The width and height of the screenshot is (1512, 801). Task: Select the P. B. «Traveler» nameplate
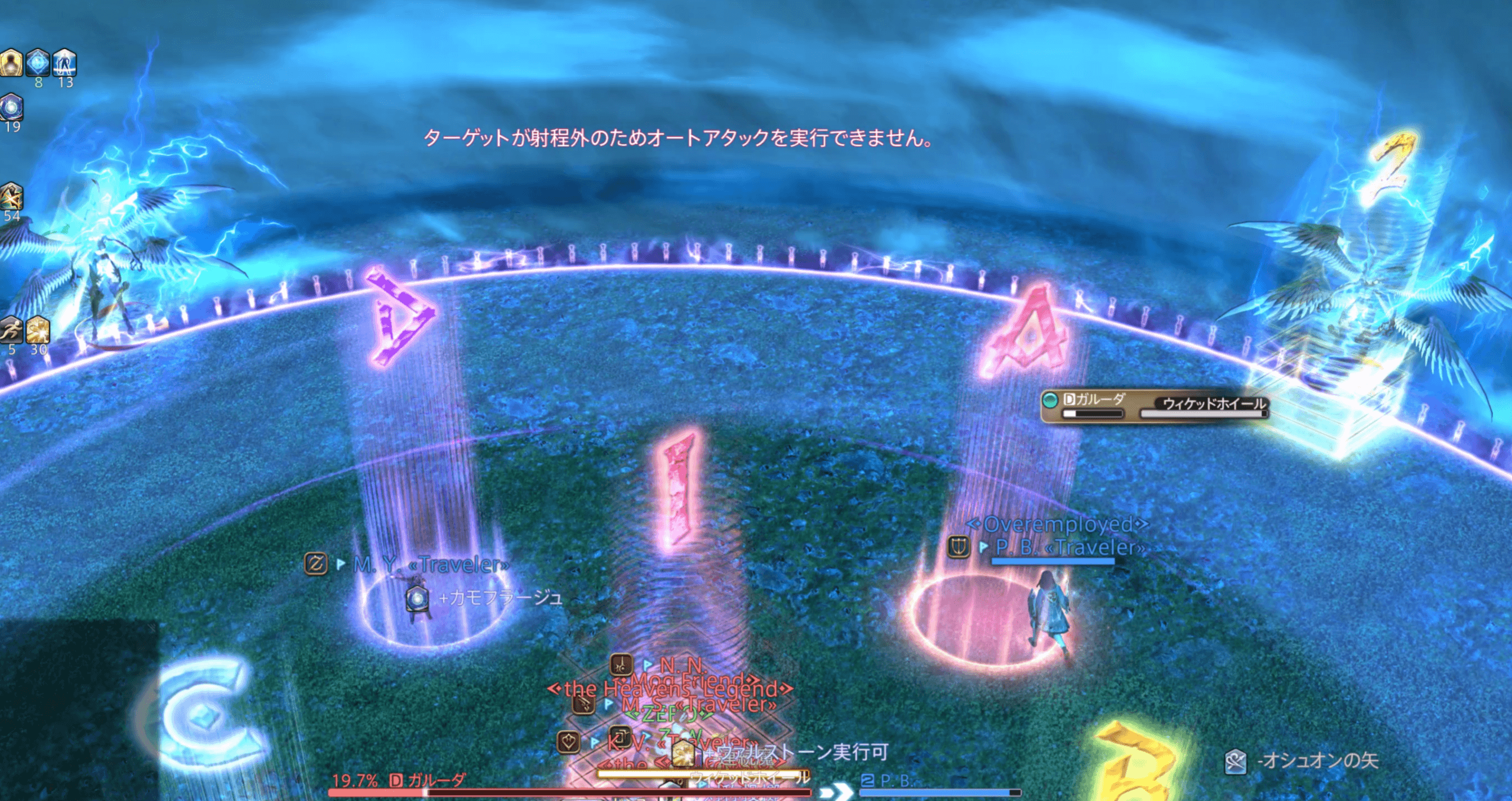point(1069,548)
